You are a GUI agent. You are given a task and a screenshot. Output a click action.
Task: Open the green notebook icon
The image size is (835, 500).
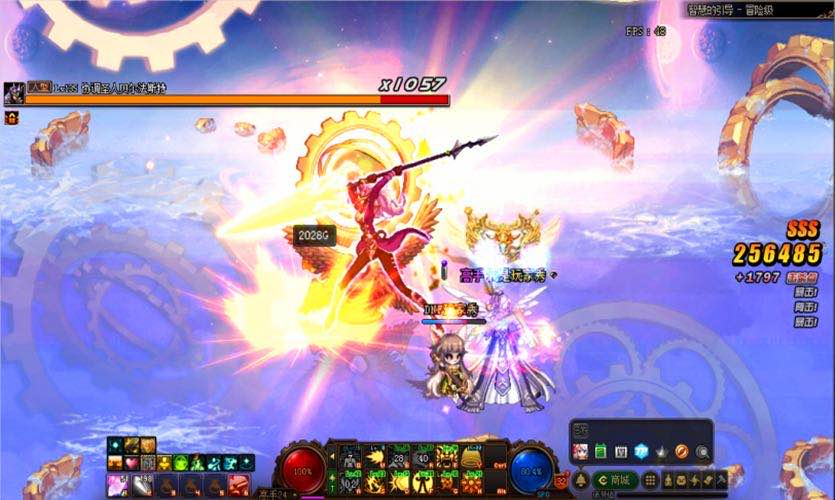[x=601, y=452]
